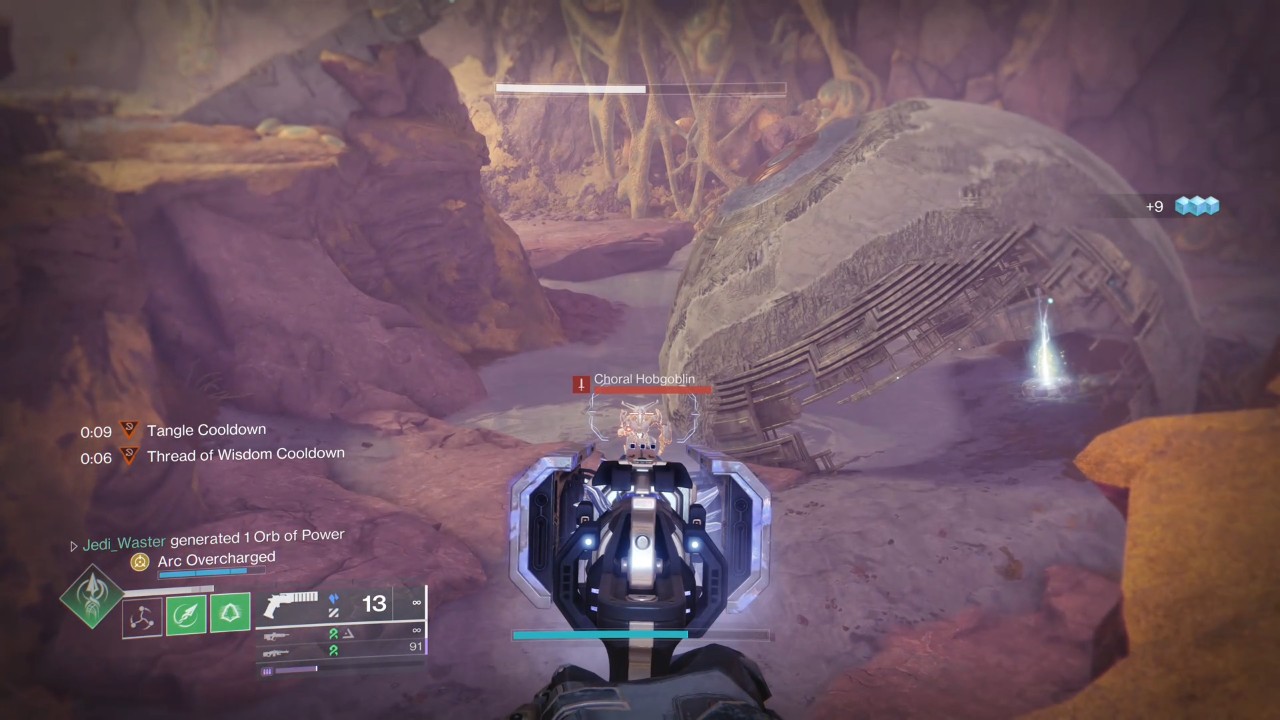Click the Jedi_Waster Orb of Power feed message

tap(212, 540)
